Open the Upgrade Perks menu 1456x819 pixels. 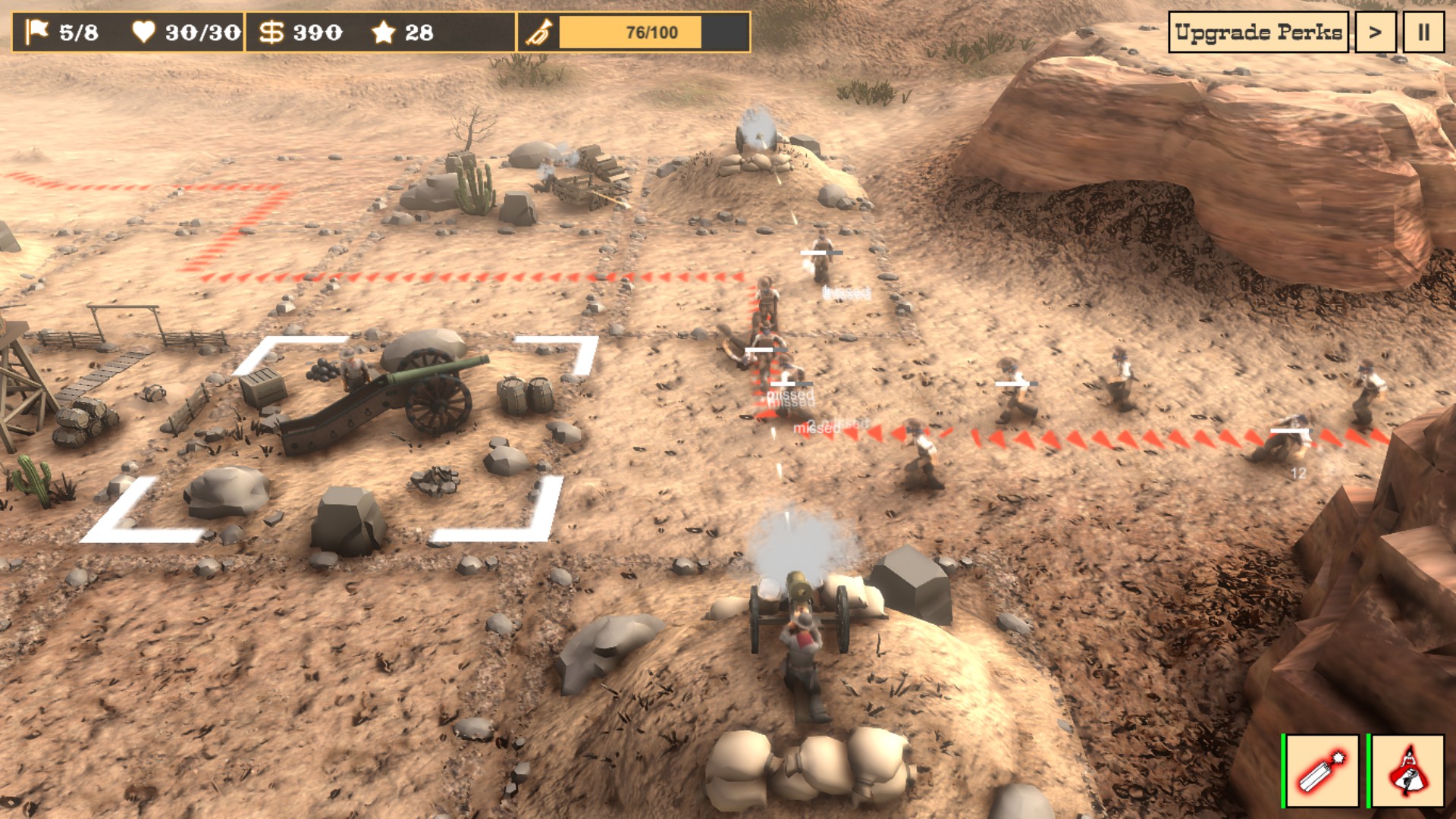coord(1258,33)
